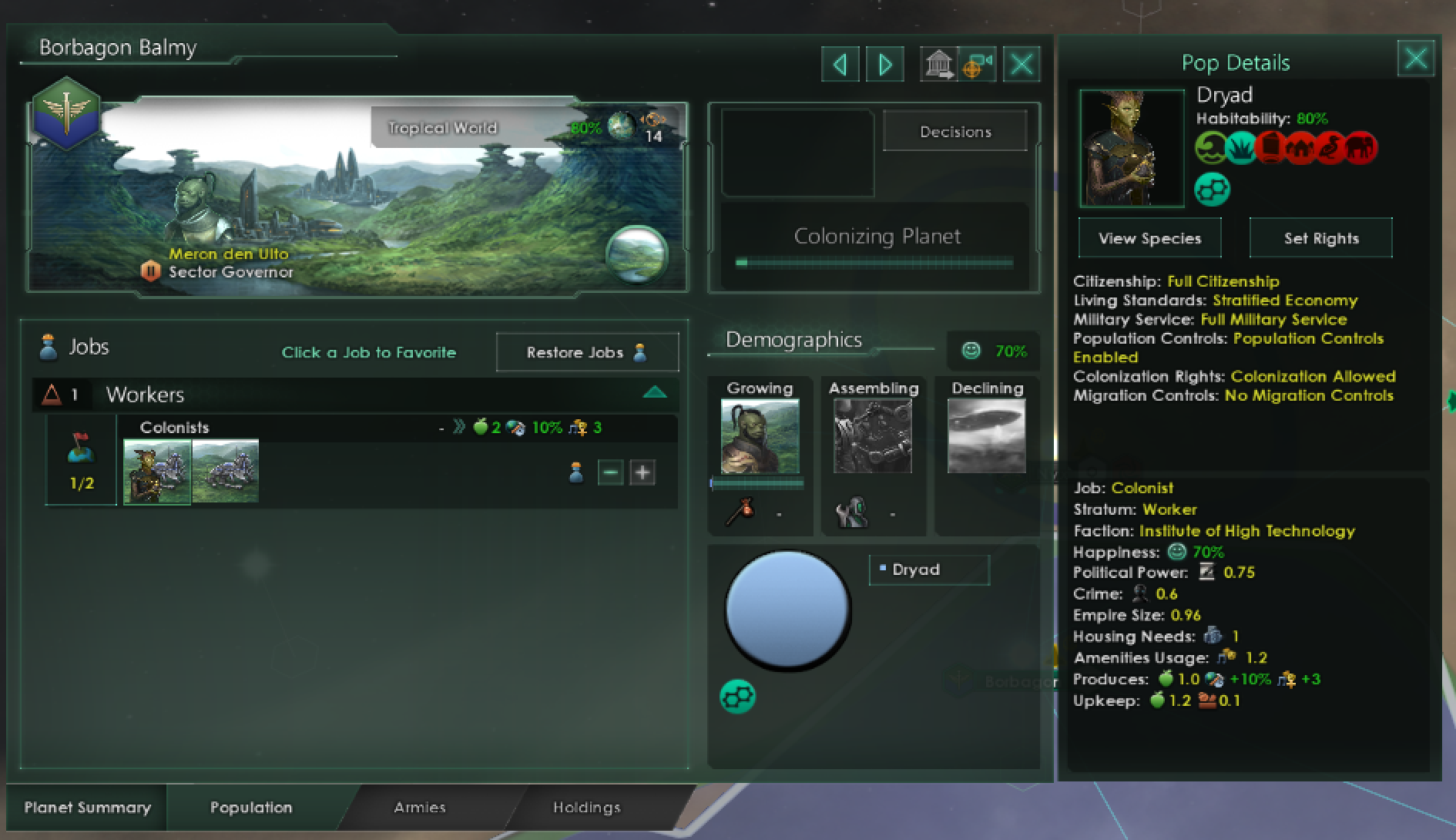
Task: Add a Colonist job with the plus button
Action: (x=642, y=472)
